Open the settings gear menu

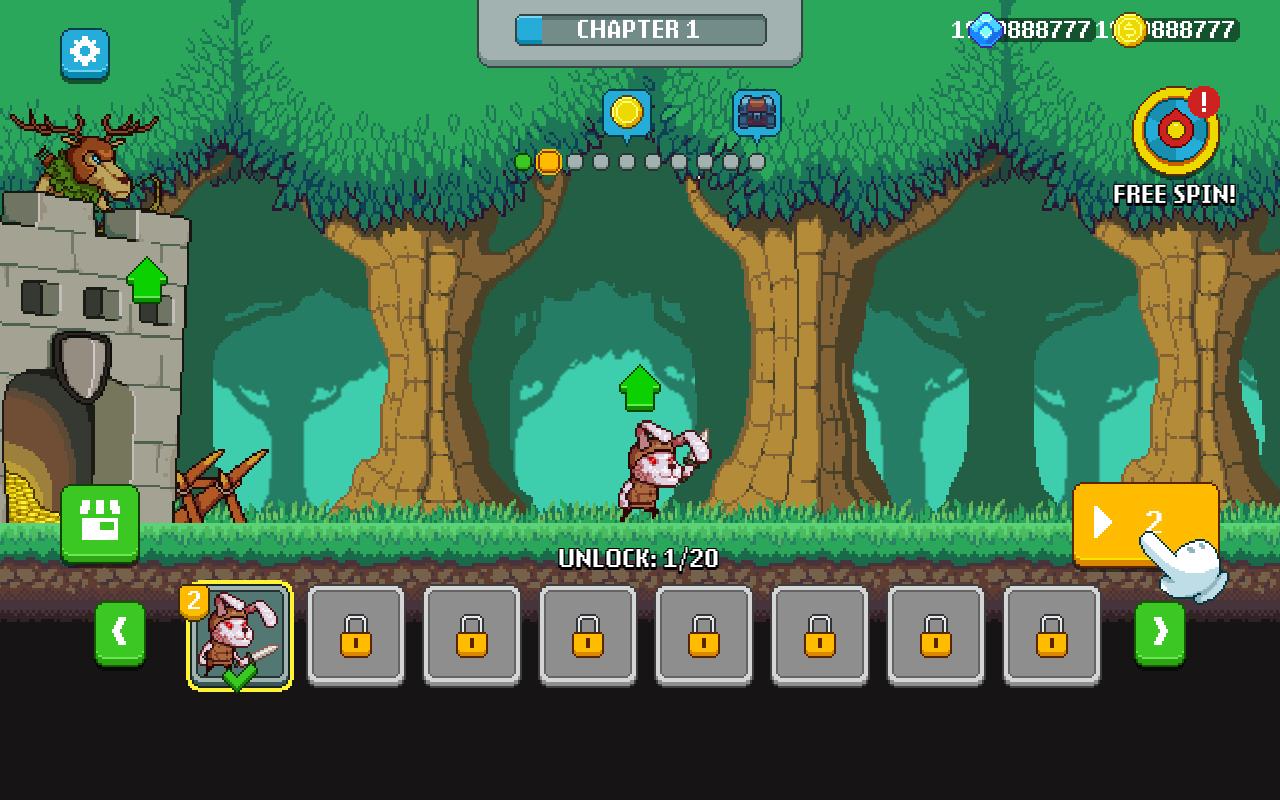[85, 53]
